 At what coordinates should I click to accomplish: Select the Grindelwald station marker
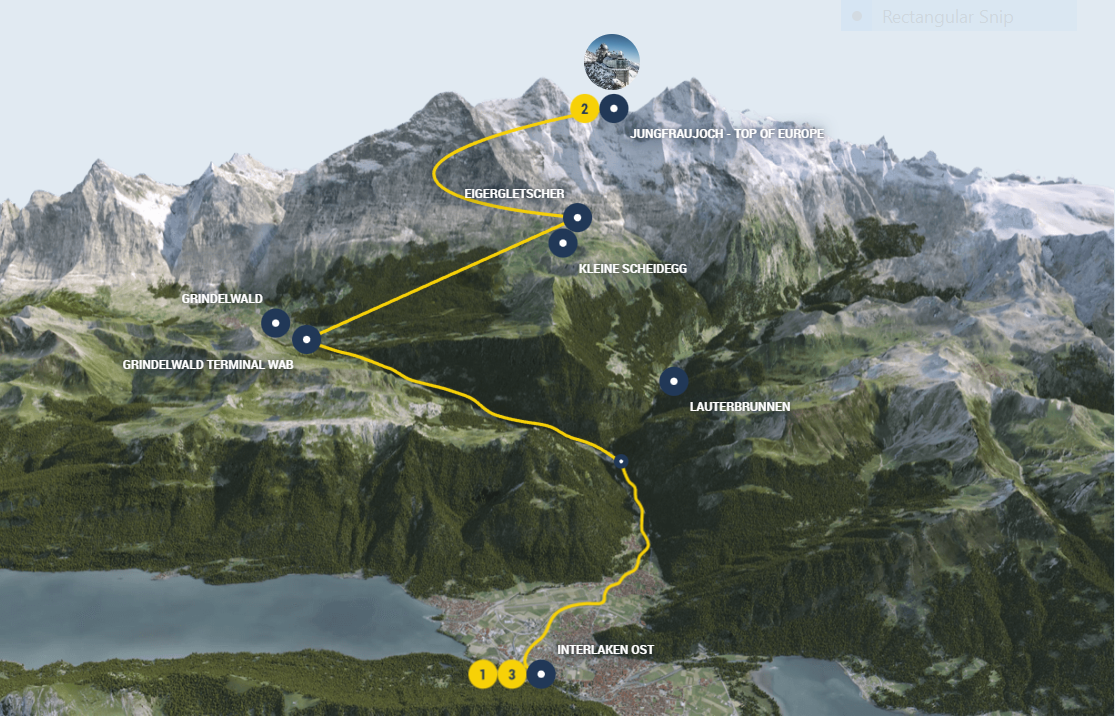click(x=276, y=322)
